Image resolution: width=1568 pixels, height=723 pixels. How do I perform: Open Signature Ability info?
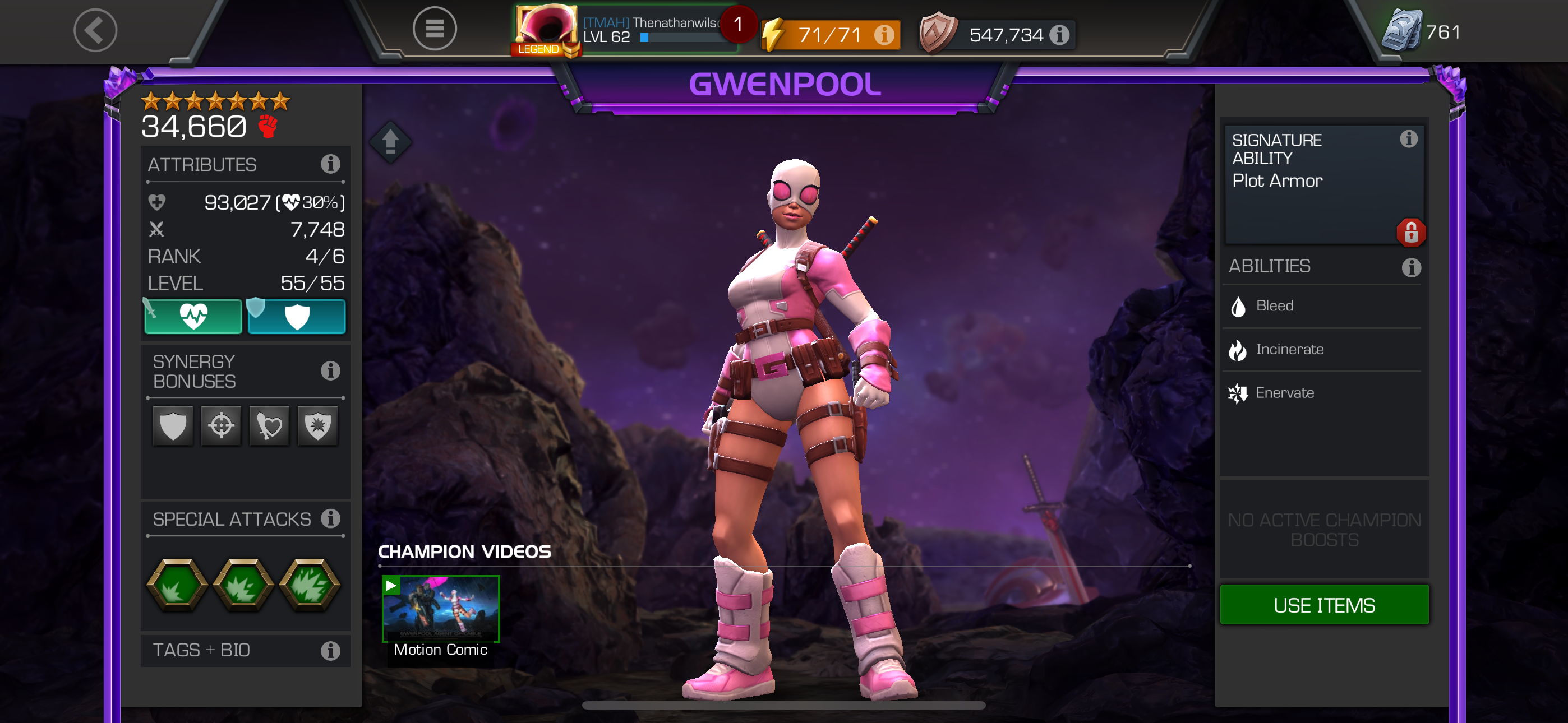[x=1409, y=140]
